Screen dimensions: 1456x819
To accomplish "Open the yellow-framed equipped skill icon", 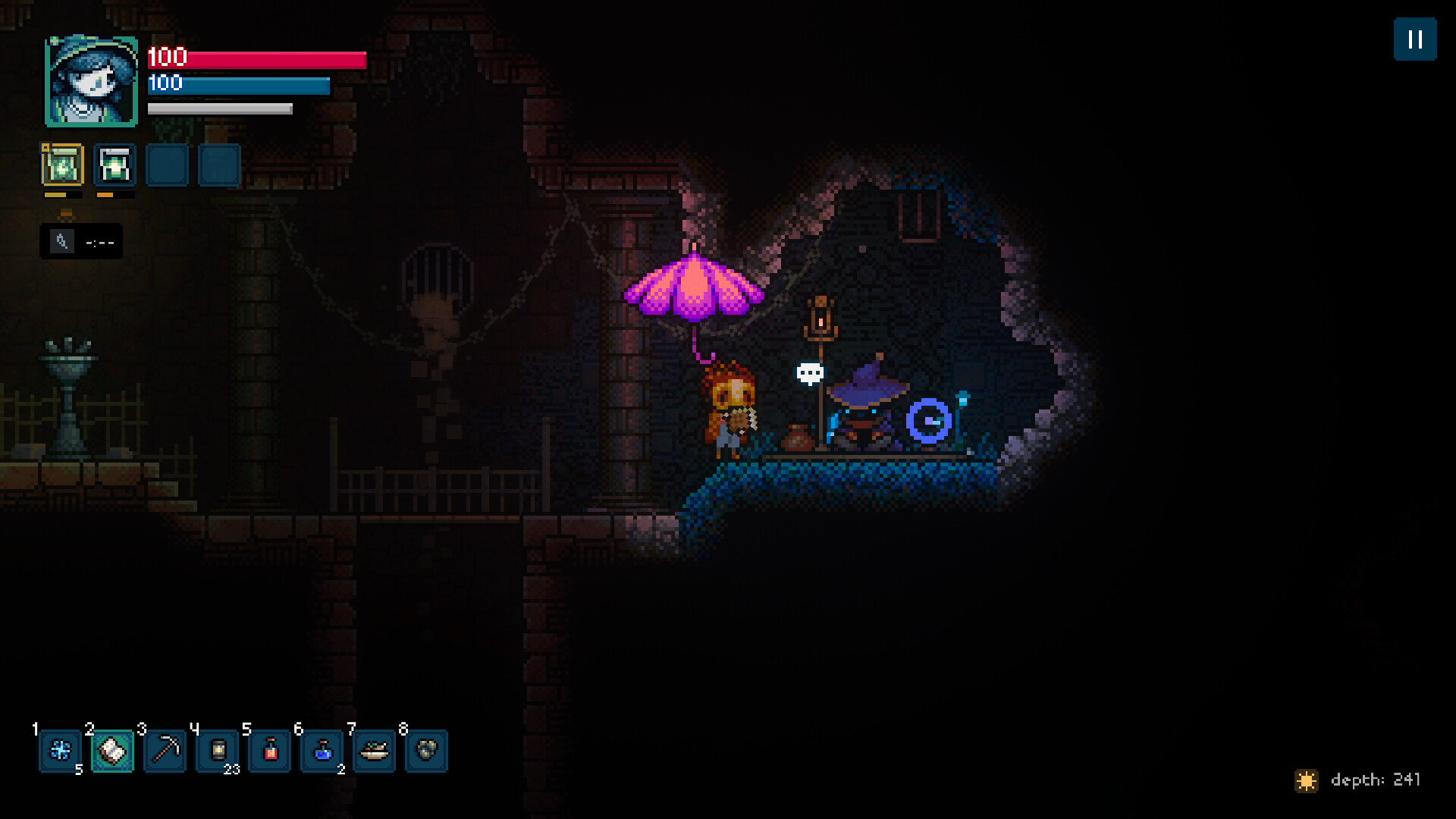I will pos(63,165).
